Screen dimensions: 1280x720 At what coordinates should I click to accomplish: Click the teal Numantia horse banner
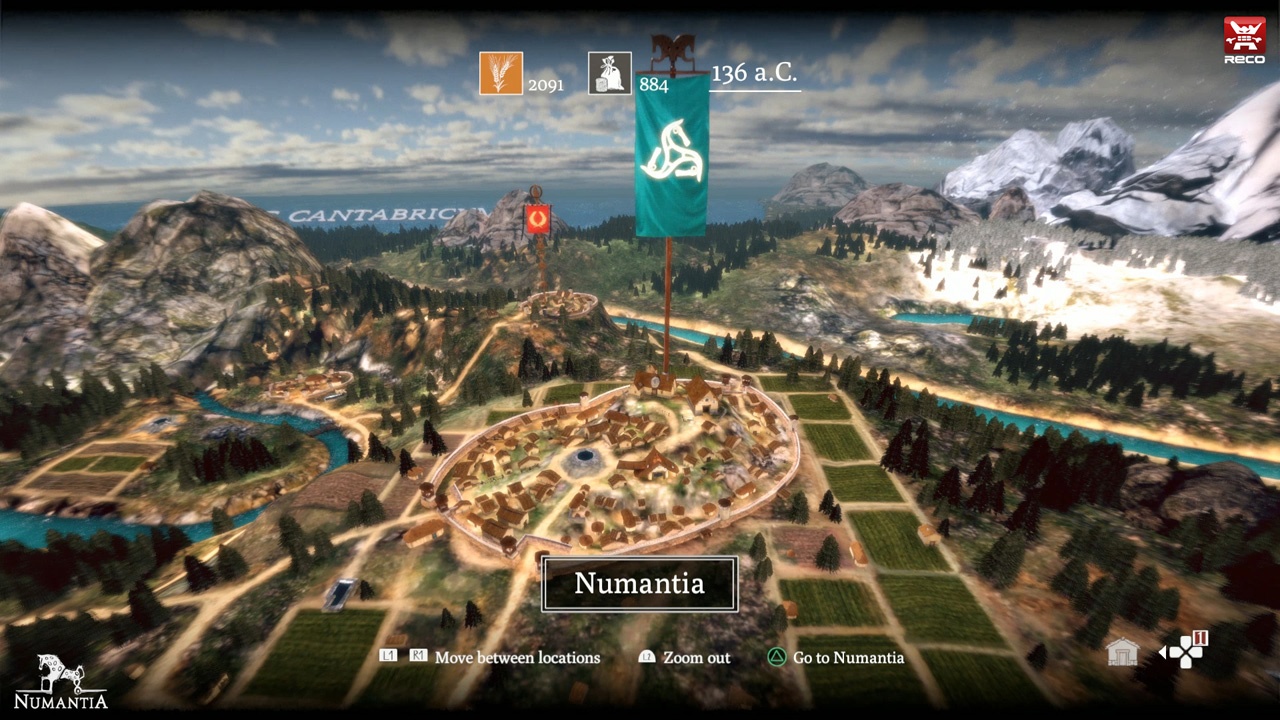[672, 154]
